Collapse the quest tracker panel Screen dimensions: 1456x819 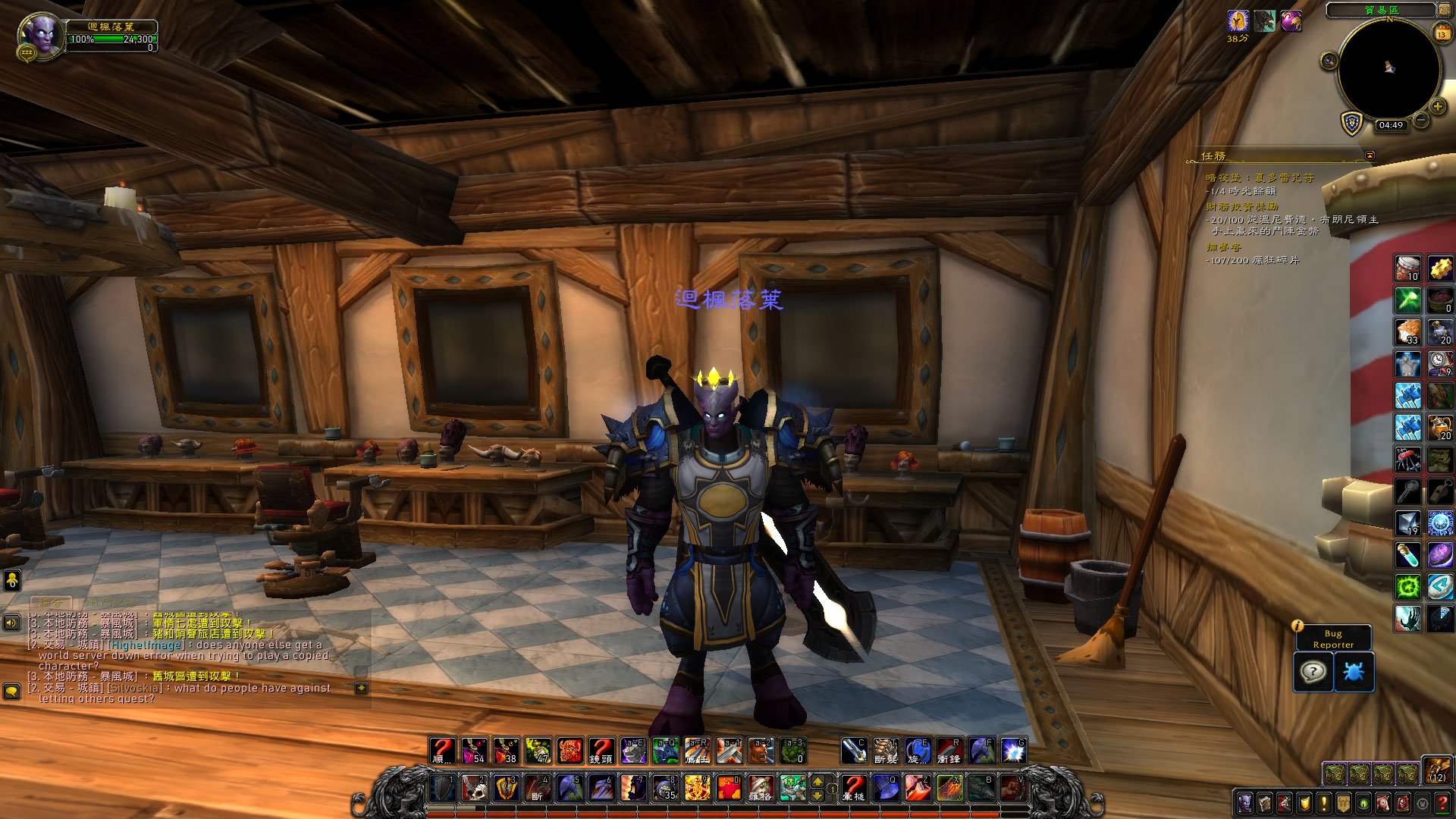coord(1370,155)
